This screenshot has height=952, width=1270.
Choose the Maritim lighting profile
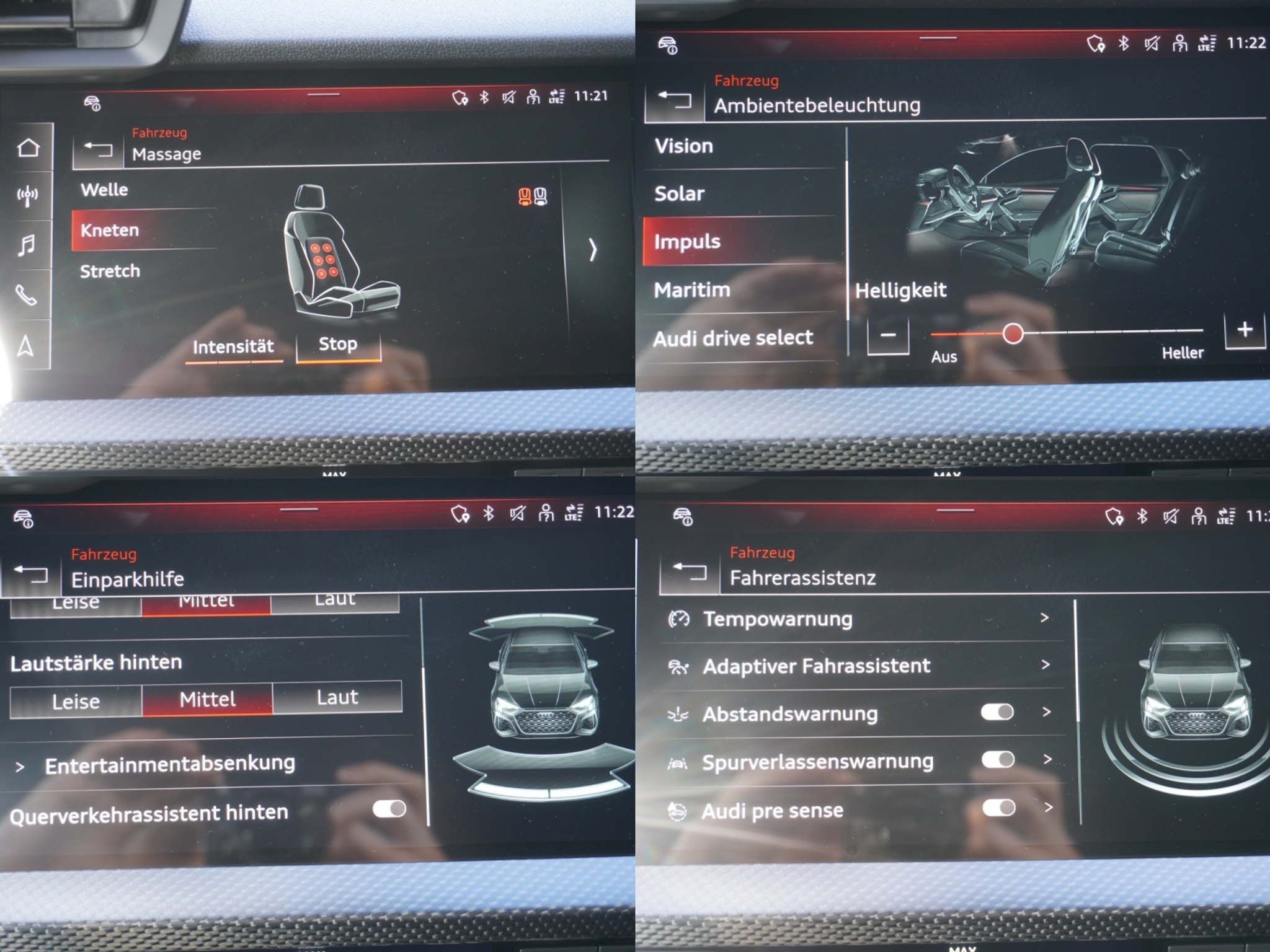(x=692, y=290)
